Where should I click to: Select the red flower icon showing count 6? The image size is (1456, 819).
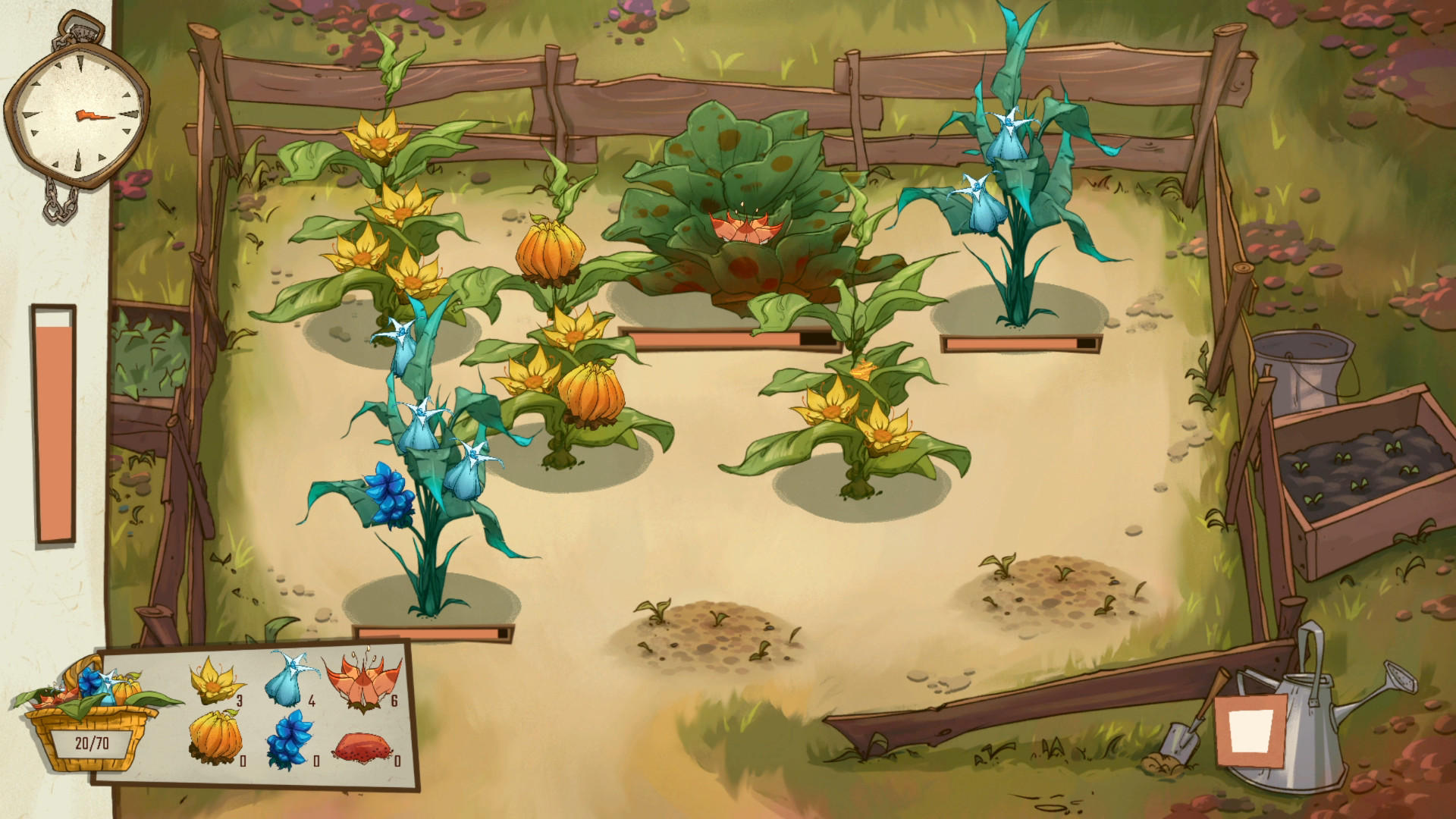tap(363, 682)
